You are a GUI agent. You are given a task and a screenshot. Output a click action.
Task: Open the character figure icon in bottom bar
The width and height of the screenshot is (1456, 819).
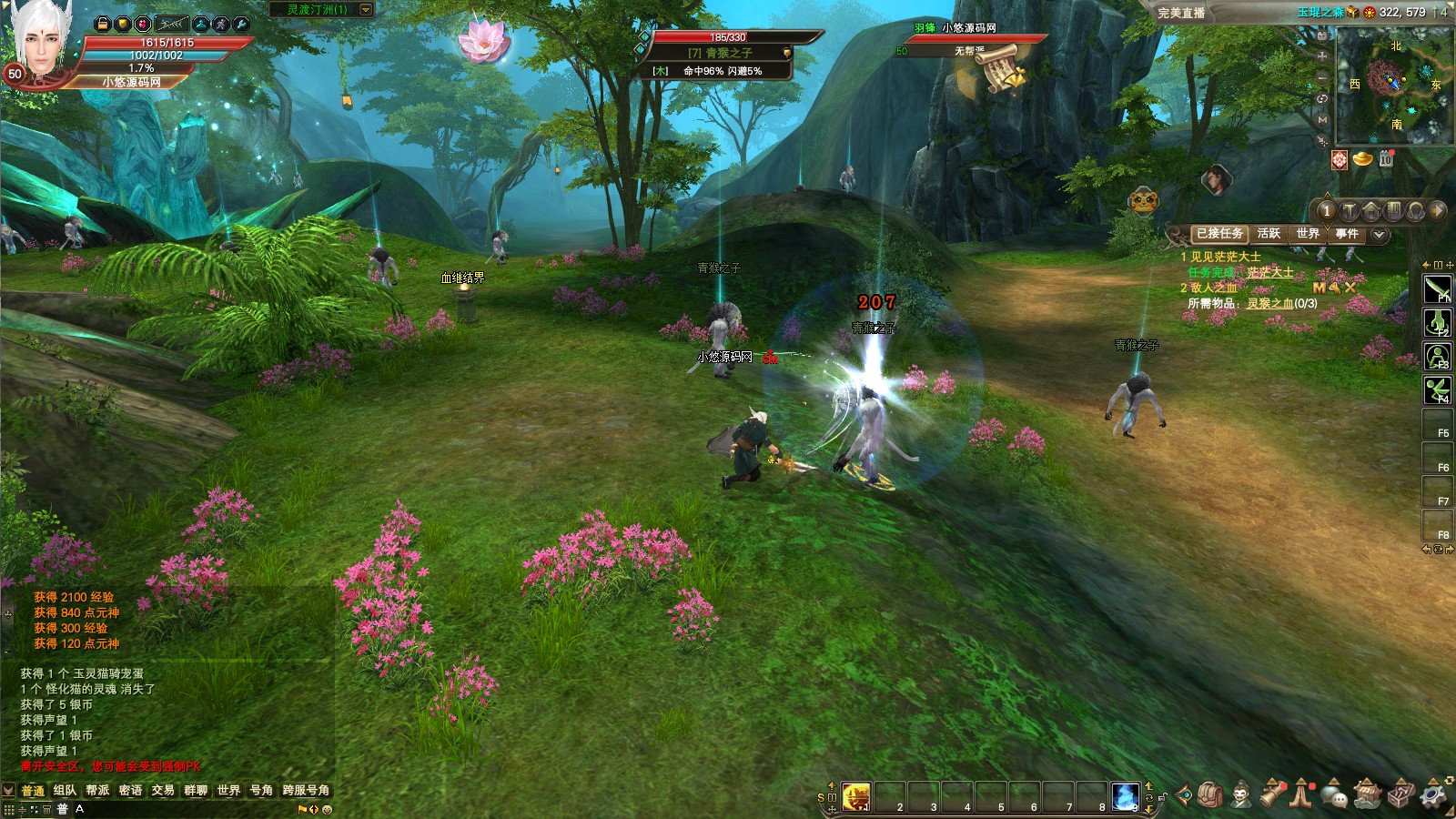point(1241,795)
